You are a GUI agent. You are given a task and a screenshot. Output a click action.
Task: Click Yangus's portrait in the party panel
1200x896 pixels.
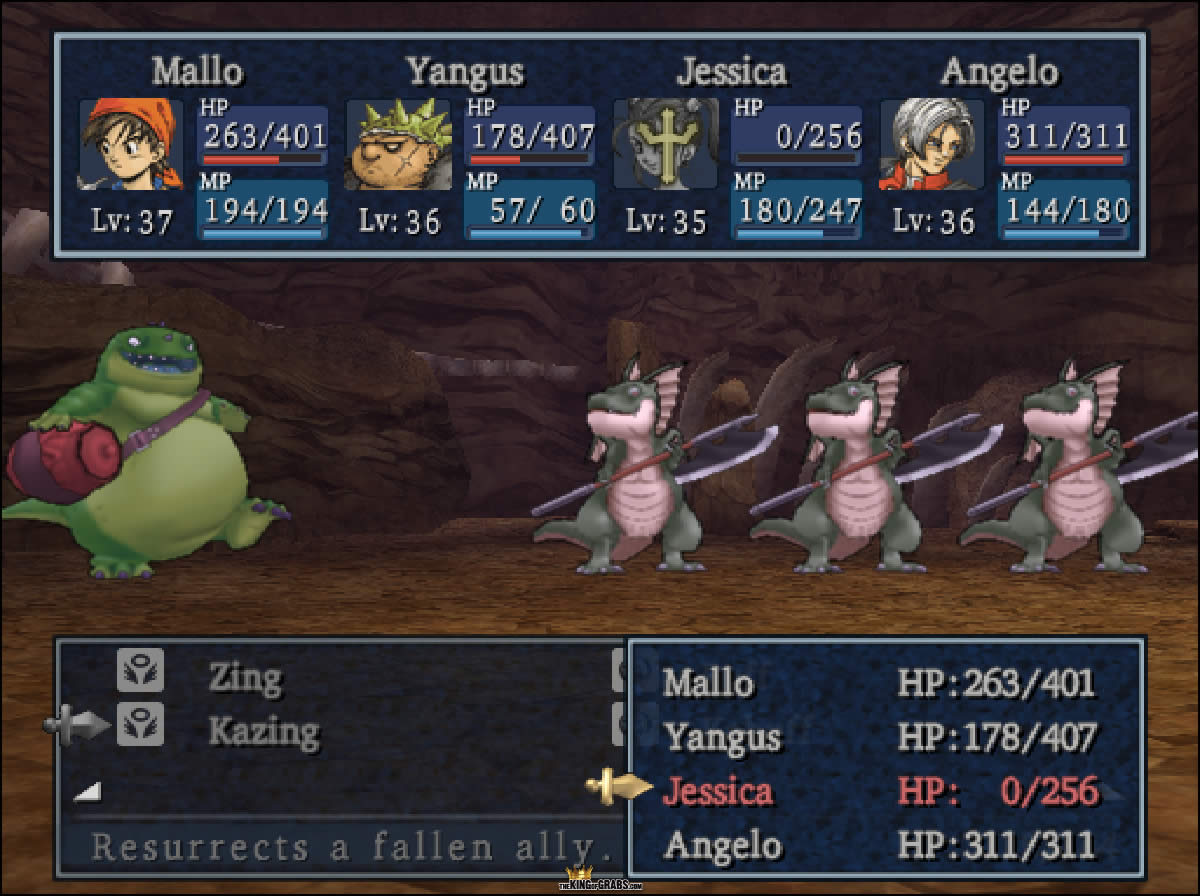click(x=398, y=145)
